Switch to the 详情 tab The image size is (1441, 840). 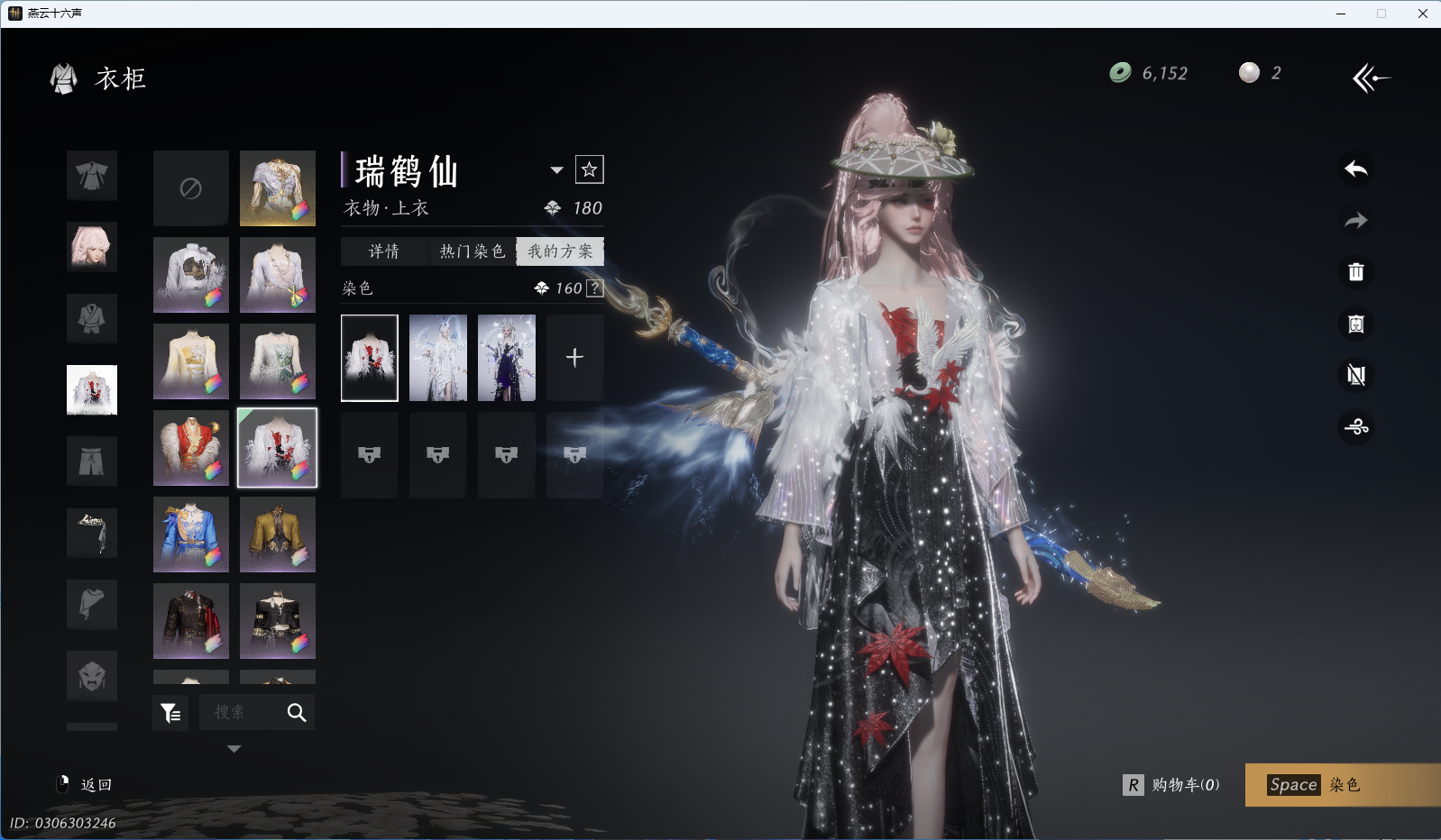click(x=384, y=251)
